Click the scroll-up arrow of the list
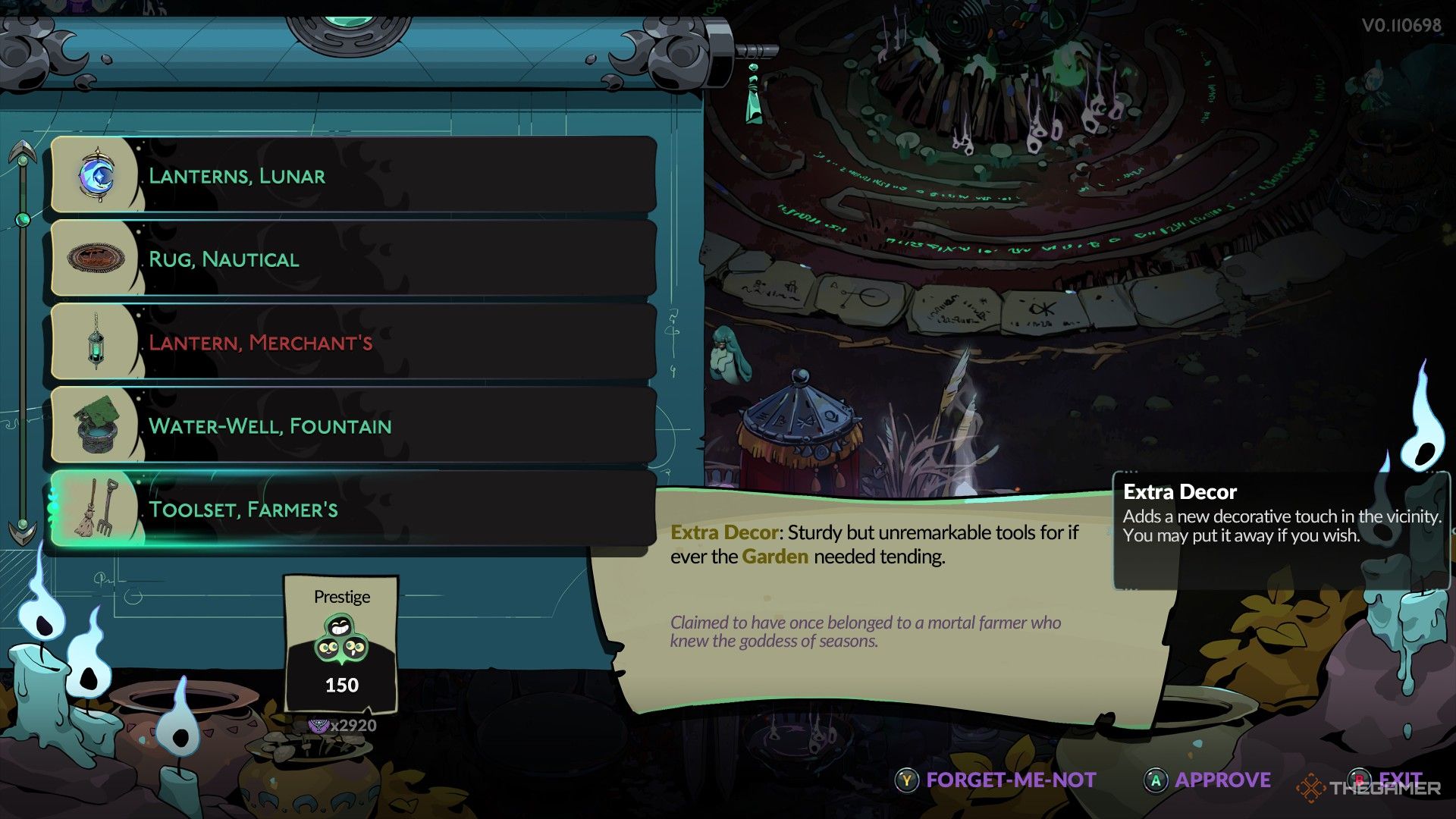Viewport: 1456px width, 819px height. pyautogui.click(x=24, y=152)
